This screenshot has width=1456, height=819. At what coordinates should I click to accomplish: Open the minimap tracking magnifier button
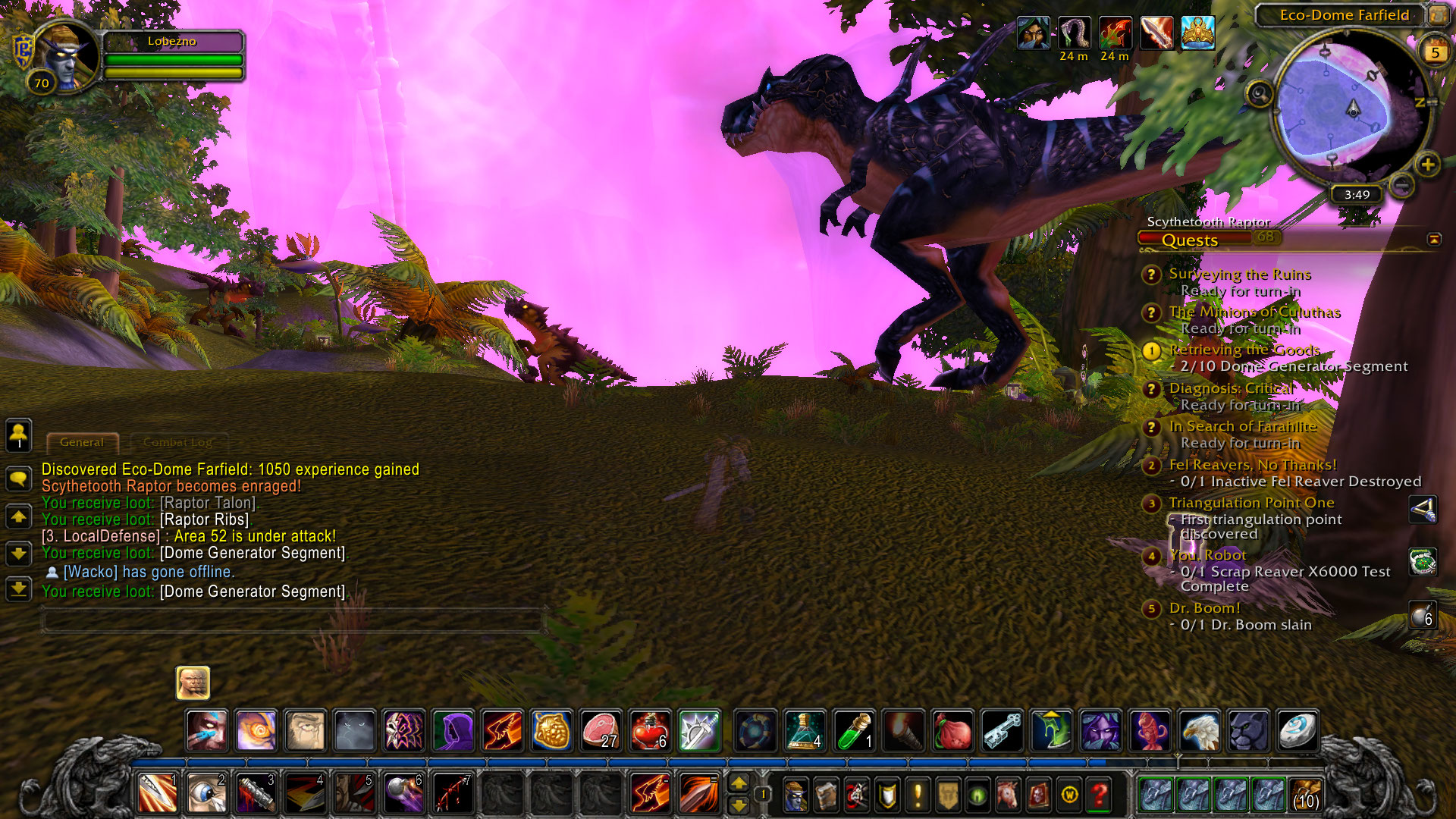1260,94
